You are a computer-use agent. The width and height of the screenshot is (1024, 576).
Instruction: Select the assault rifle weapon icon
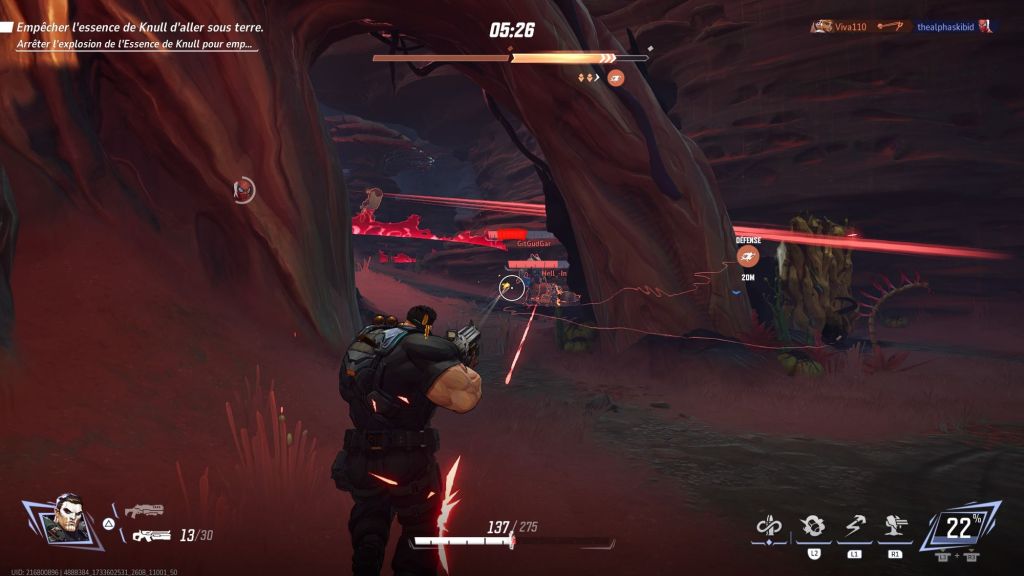[x=151, y=536]
